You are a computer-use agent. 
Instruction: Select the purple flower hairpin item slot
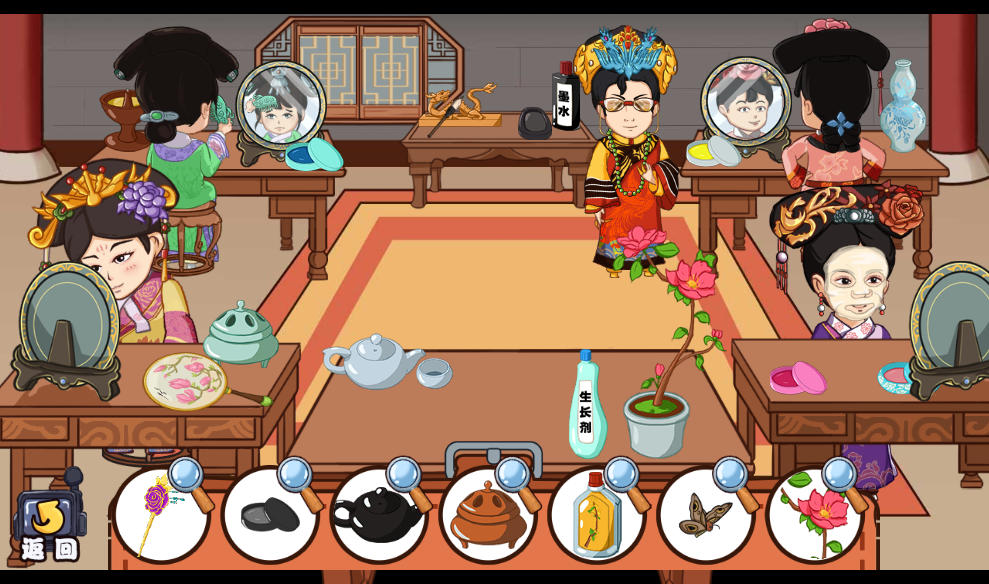pyautogui.click(x=160, y=515)
